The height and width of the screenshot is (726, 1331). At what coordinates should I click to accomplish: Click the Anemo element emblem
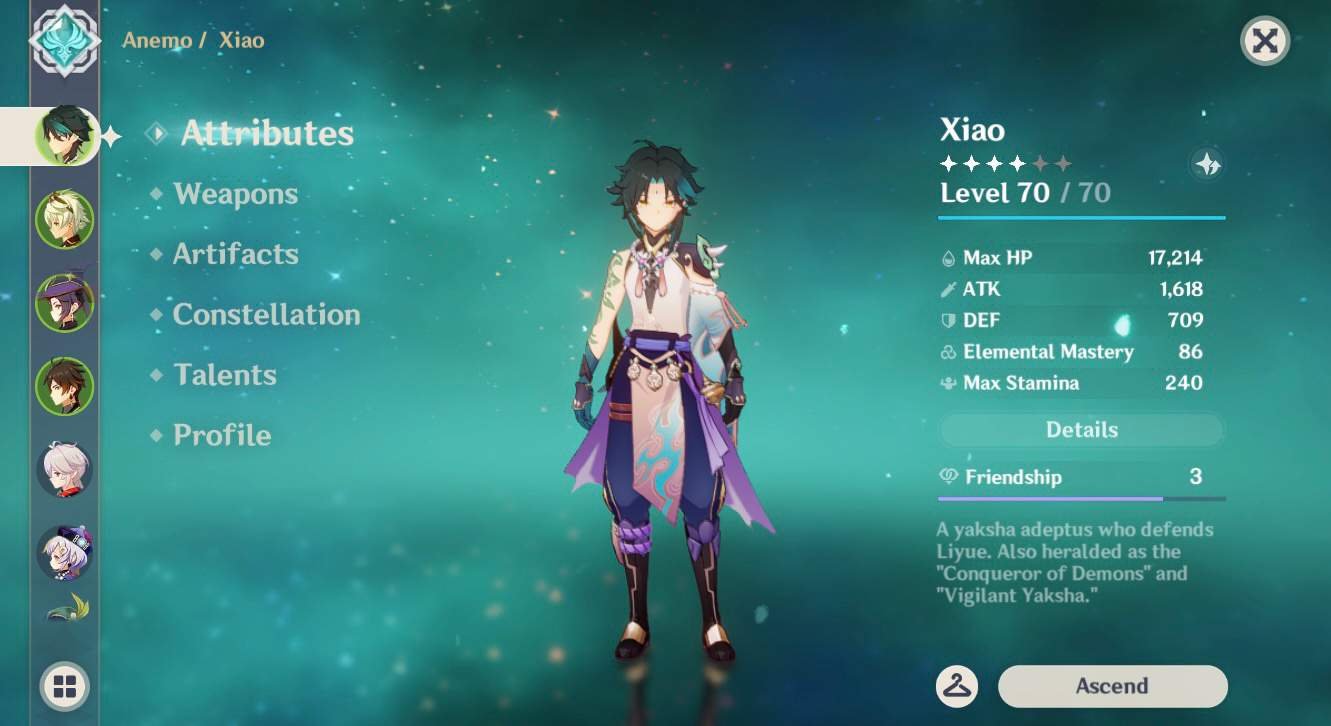65,40
